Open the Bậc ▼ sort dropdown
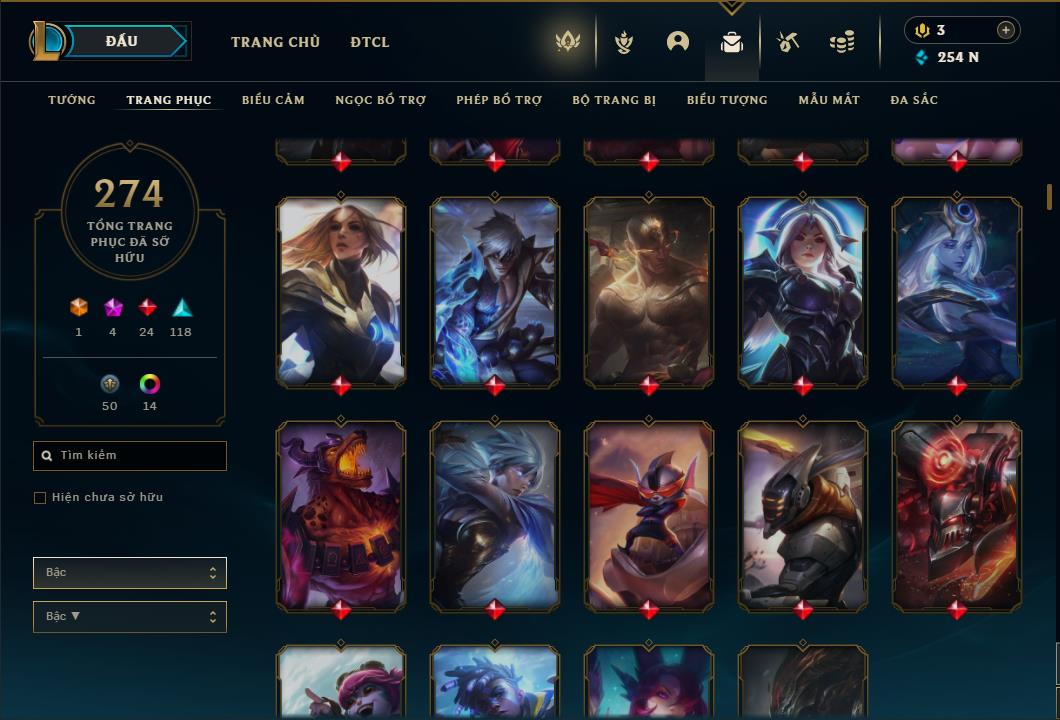The width and height of the screenshot is (1060, 720). (x=130, y=617)
